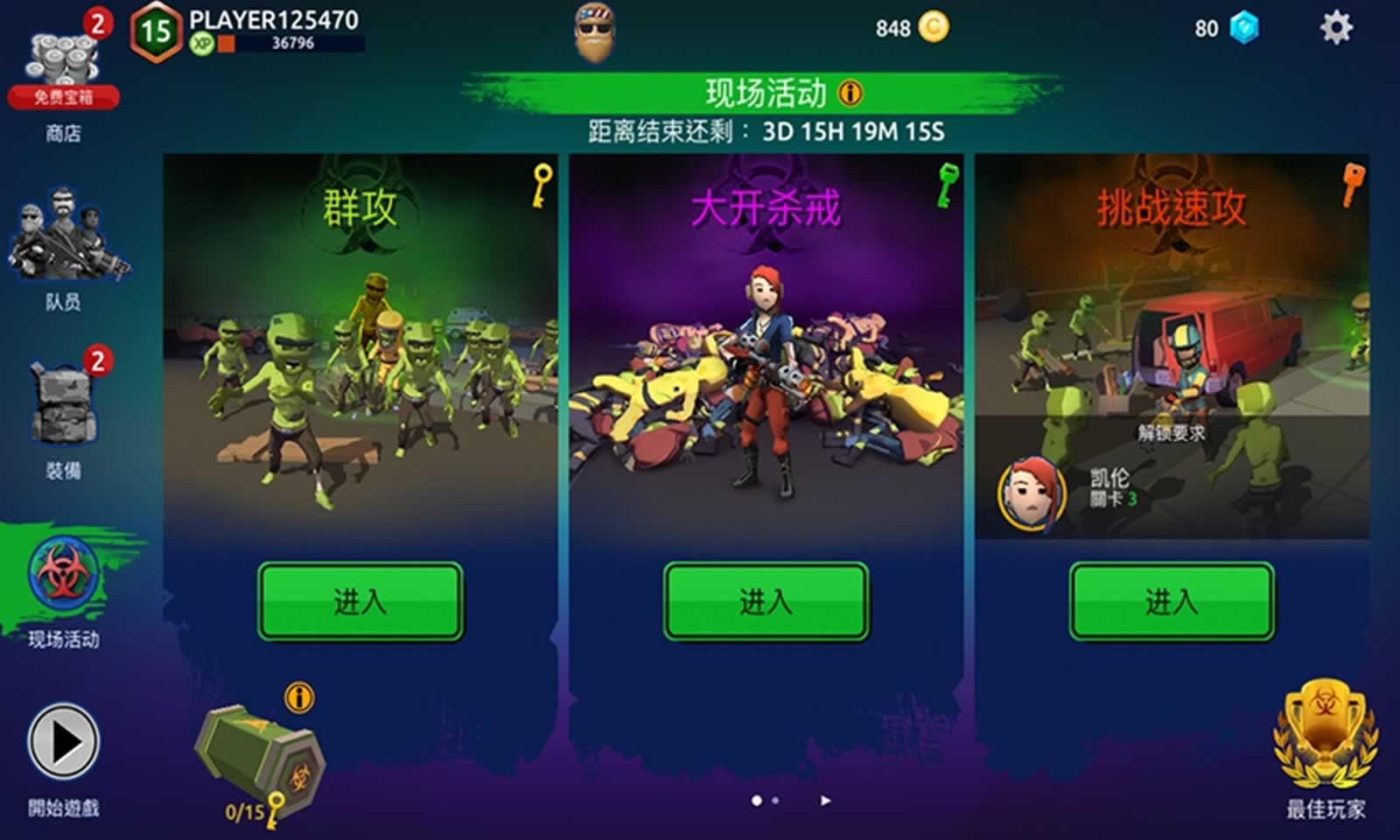Click the 凯伦 character unlock portrait
Viewport: 1400px width, 840px height.
(1031, 493)
